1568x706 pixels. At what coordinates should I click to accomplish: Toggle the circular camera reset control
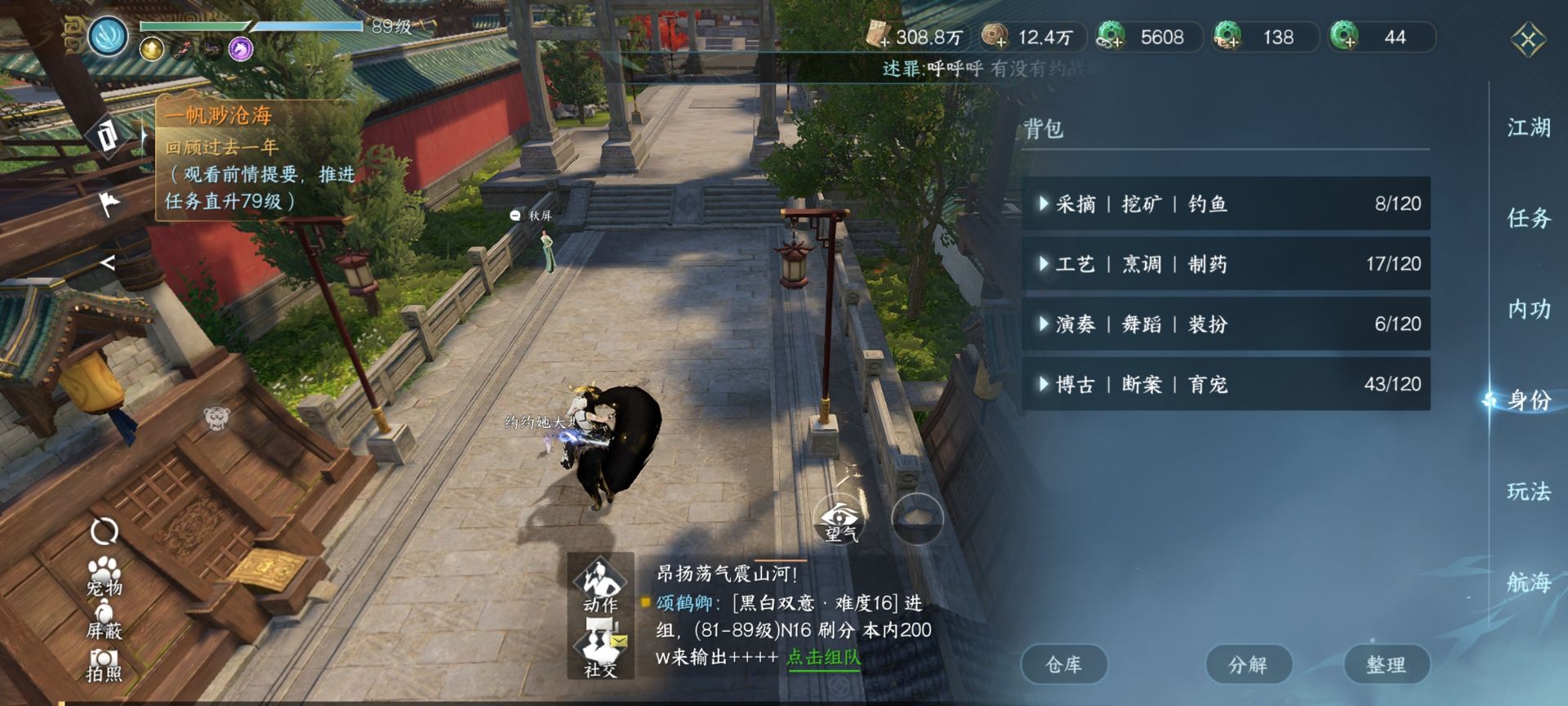[103, 531]
